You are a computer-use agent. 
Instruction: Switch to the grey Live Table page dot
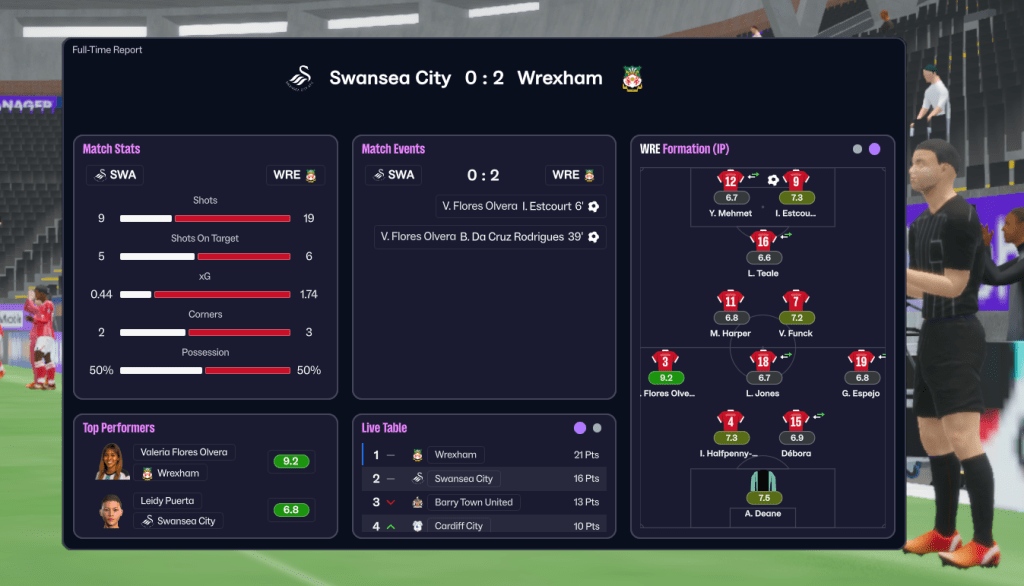coord(597,428)
